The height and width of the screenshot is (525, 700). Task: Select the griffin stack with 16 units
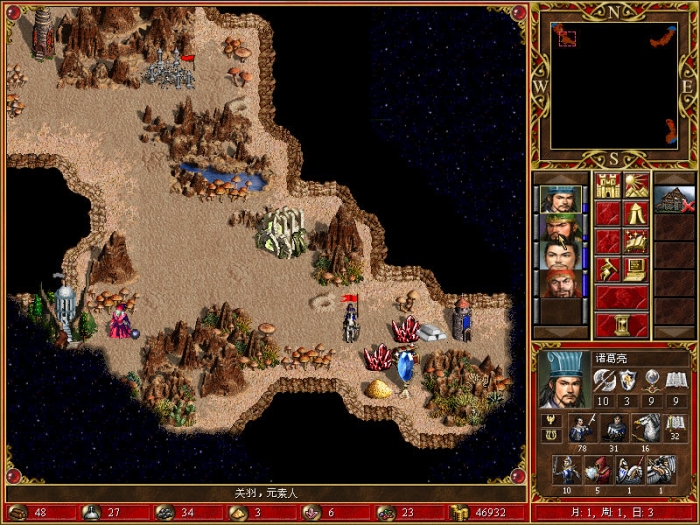[643, 427]
